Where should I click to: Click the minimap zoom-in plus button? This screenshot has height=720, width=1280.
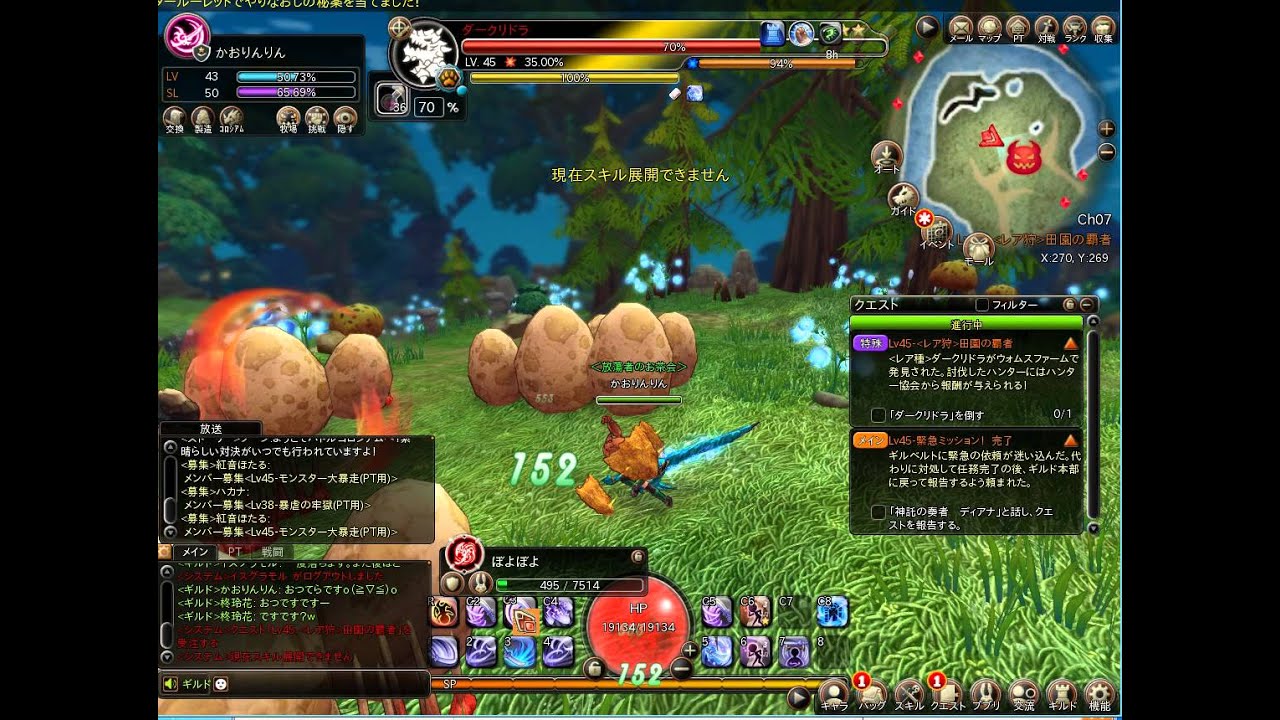1106,129
